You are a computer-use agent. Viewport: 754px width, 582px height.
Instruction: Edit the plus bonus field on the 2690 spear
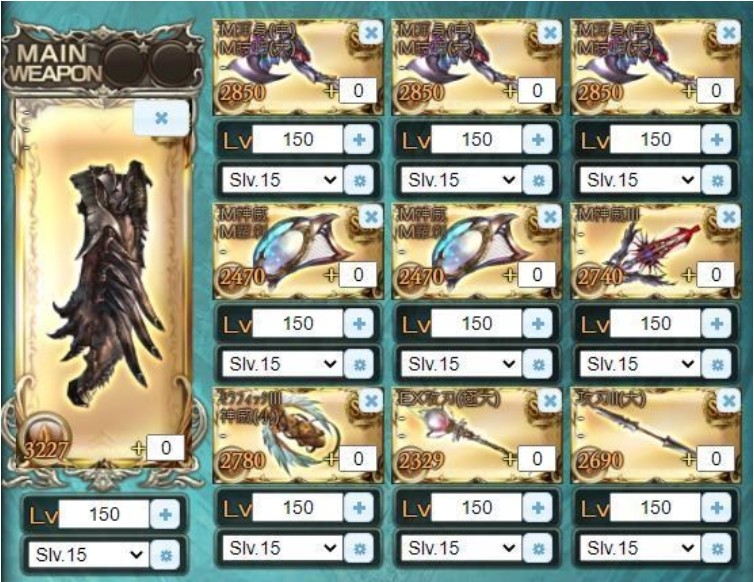pos(714,459)
